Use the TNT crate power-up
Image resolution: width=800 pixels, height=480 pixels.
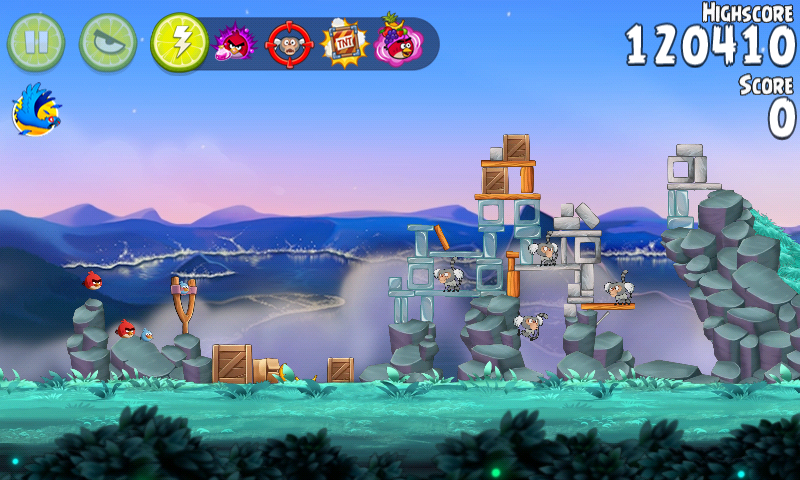coord(345,43)
